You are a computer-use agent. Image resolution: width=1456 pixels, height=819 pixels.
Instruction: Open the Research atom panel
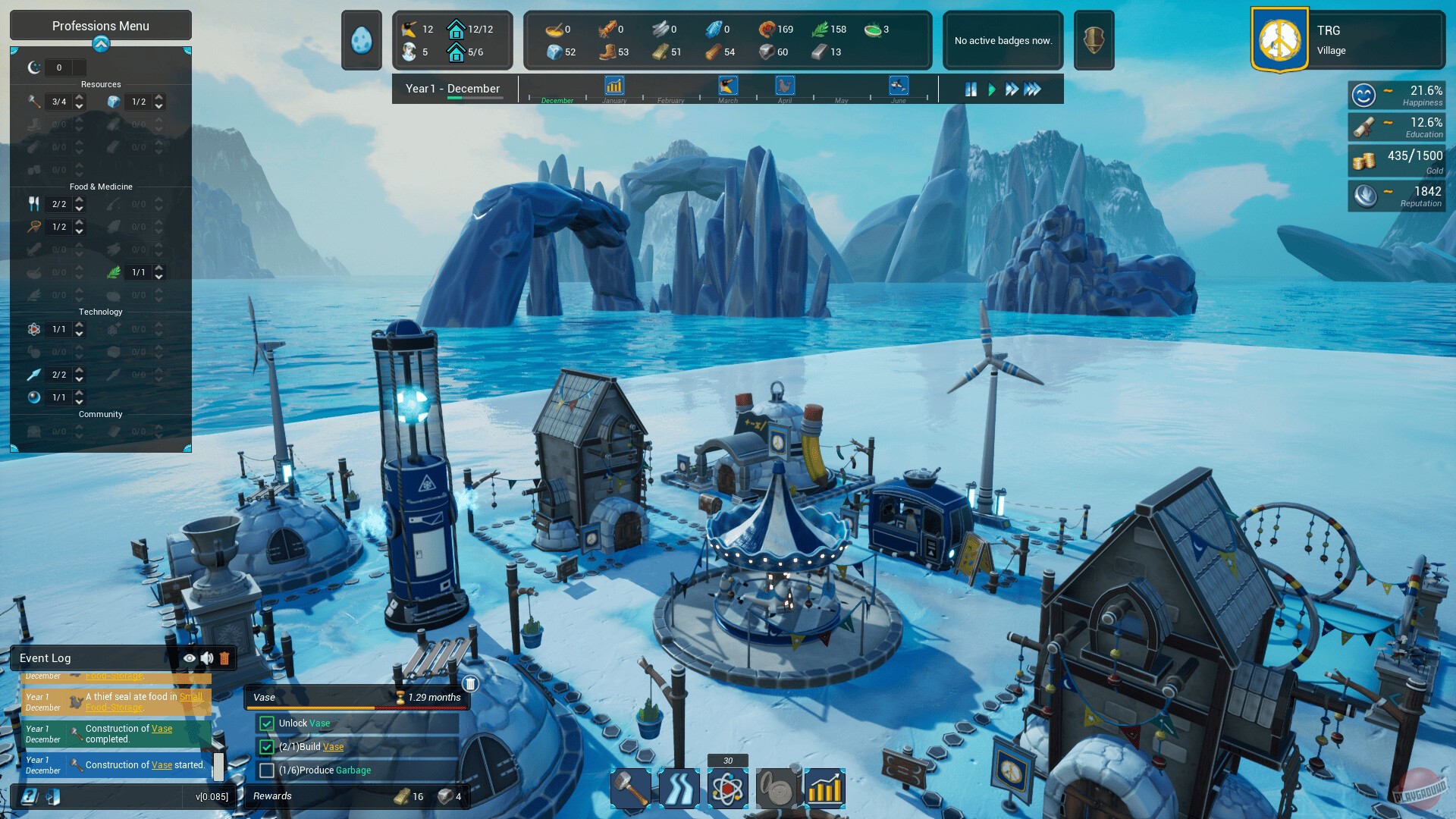[727, 788]
